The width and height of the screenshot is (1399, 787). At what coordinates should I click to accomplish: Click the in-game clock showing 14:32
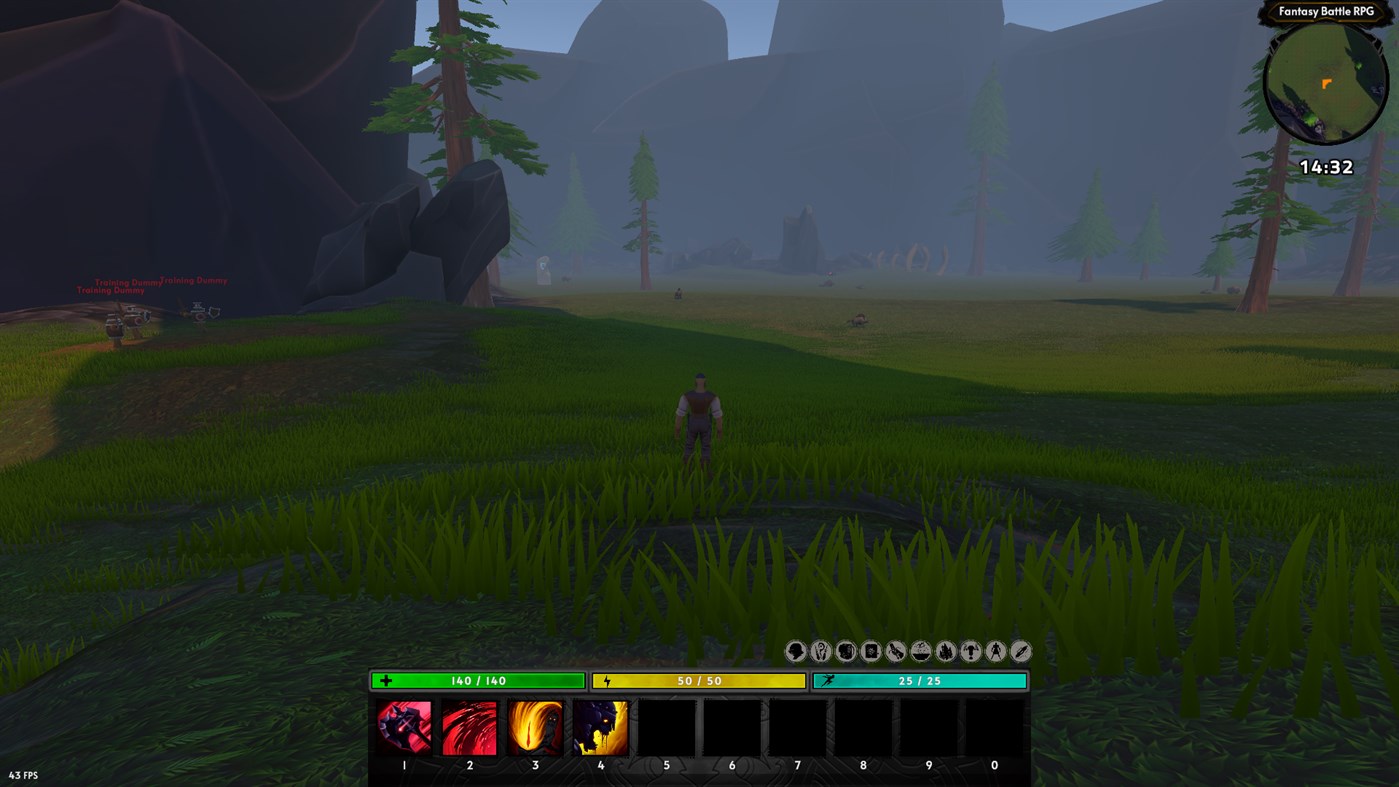1327,166
